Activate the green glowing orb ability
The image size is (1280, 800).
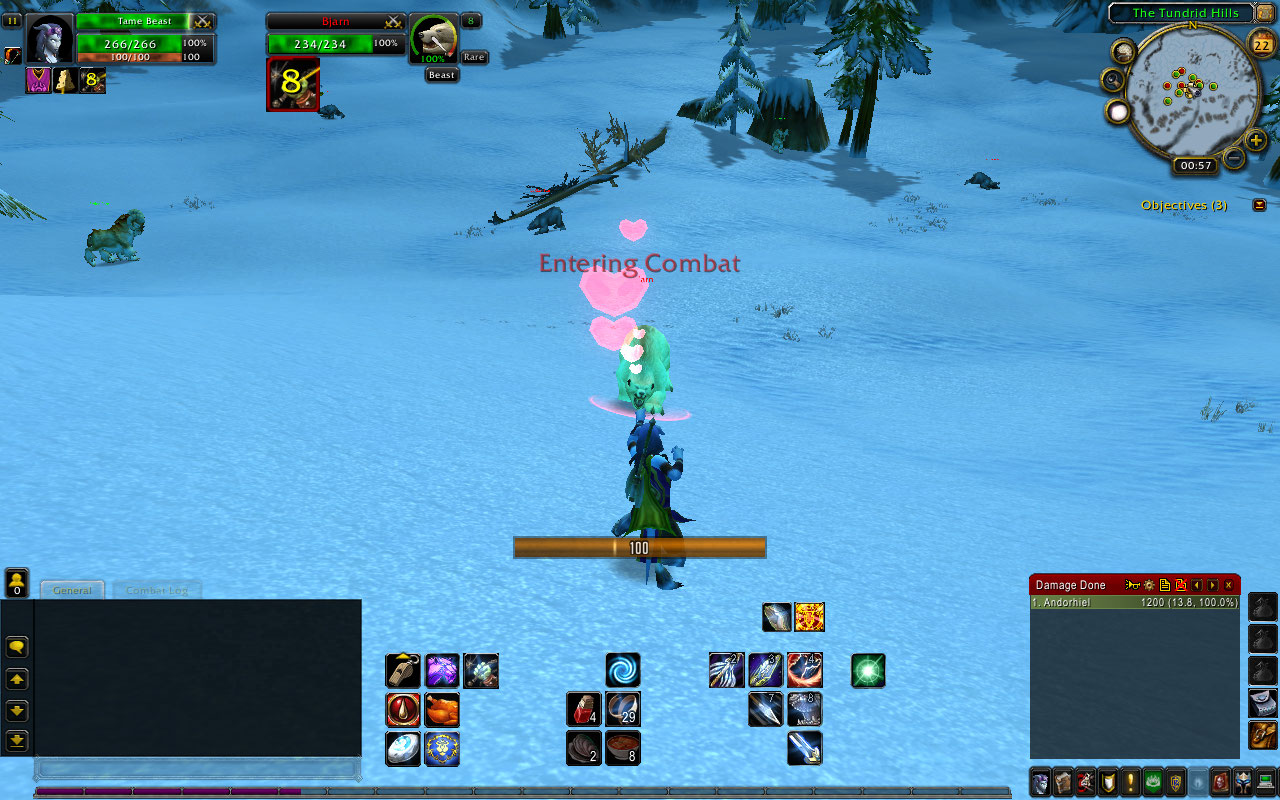[x=868, y=670]
